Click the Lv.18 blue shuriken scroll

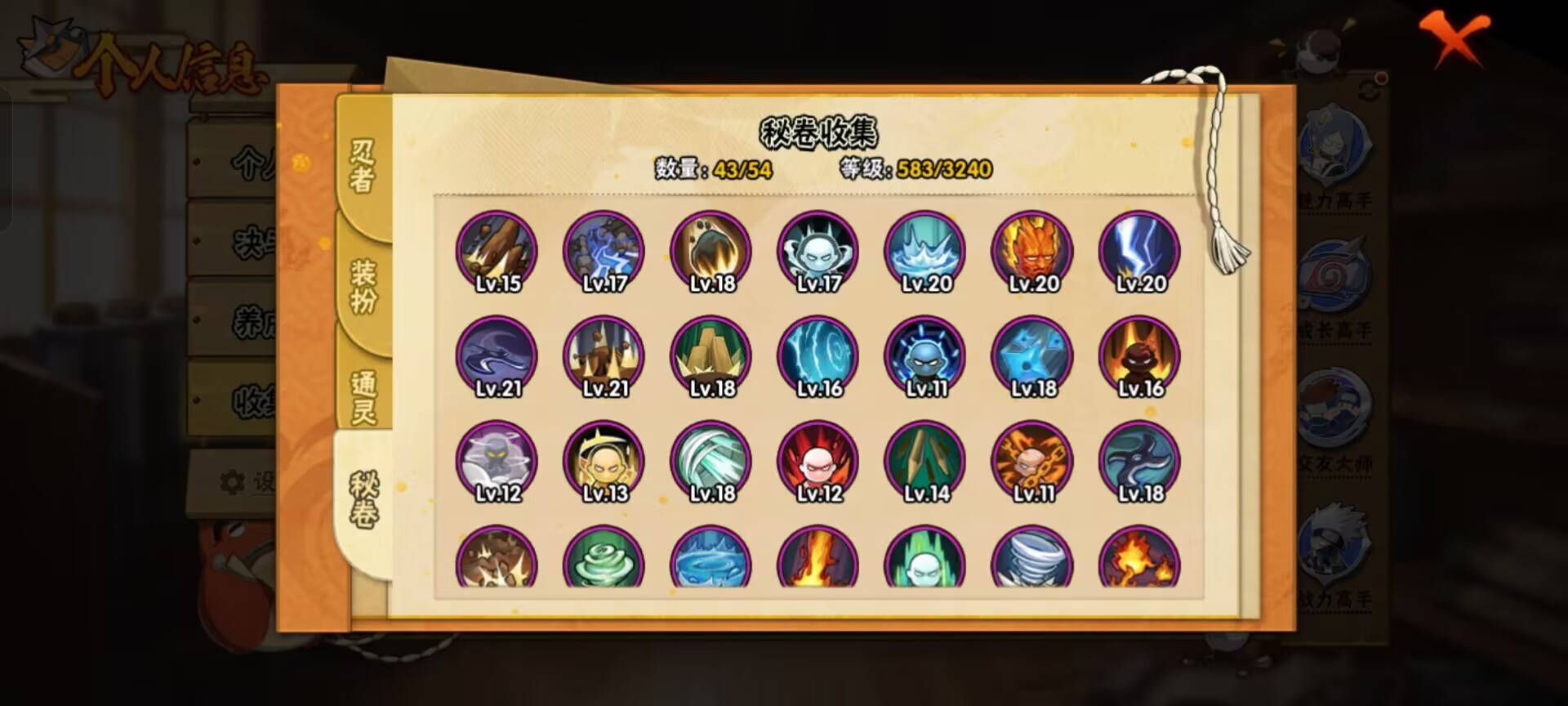tap(1031, 355)
